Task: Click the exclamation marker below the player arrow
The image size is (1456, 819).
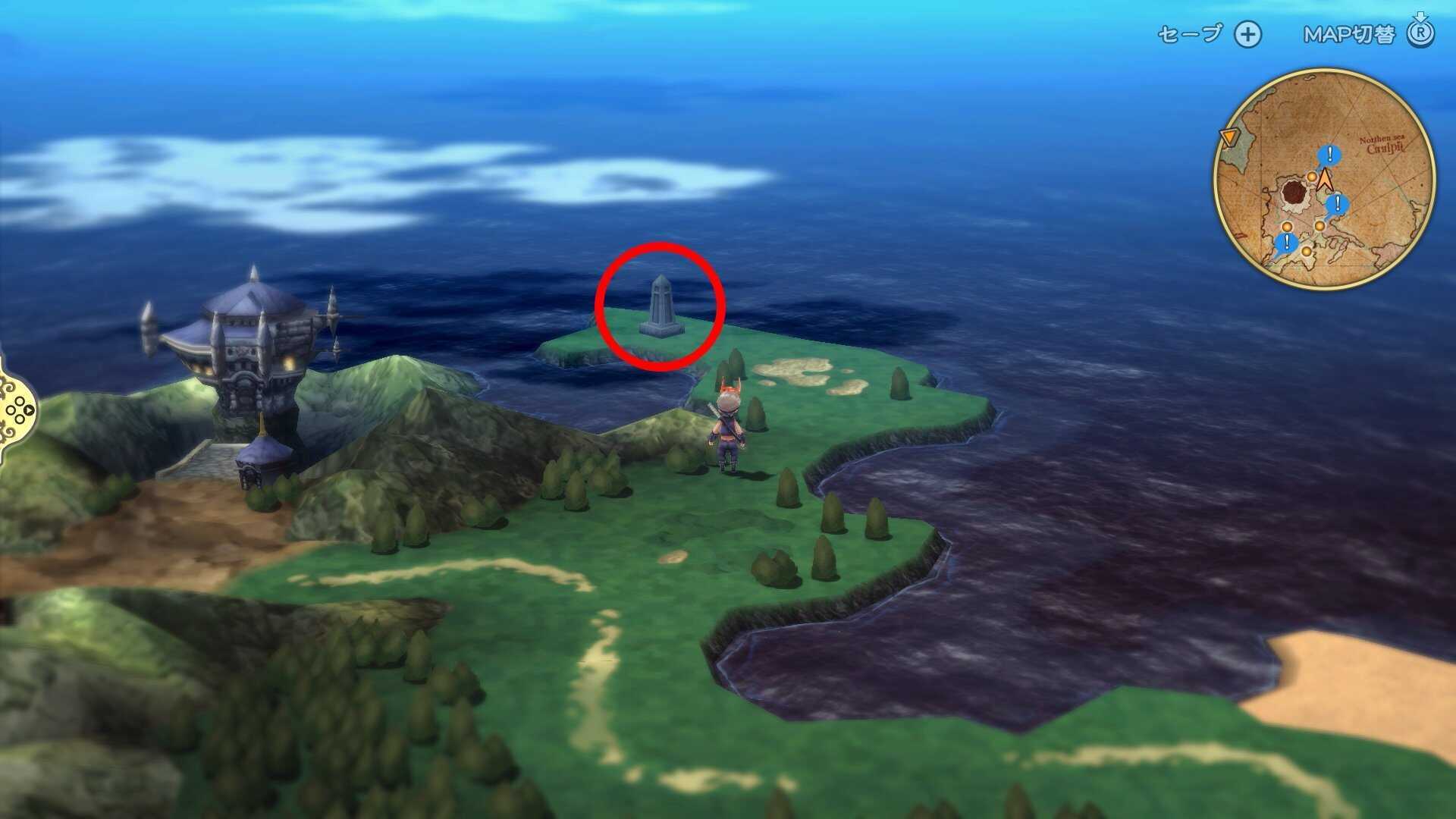Action: click(1338, 203)
